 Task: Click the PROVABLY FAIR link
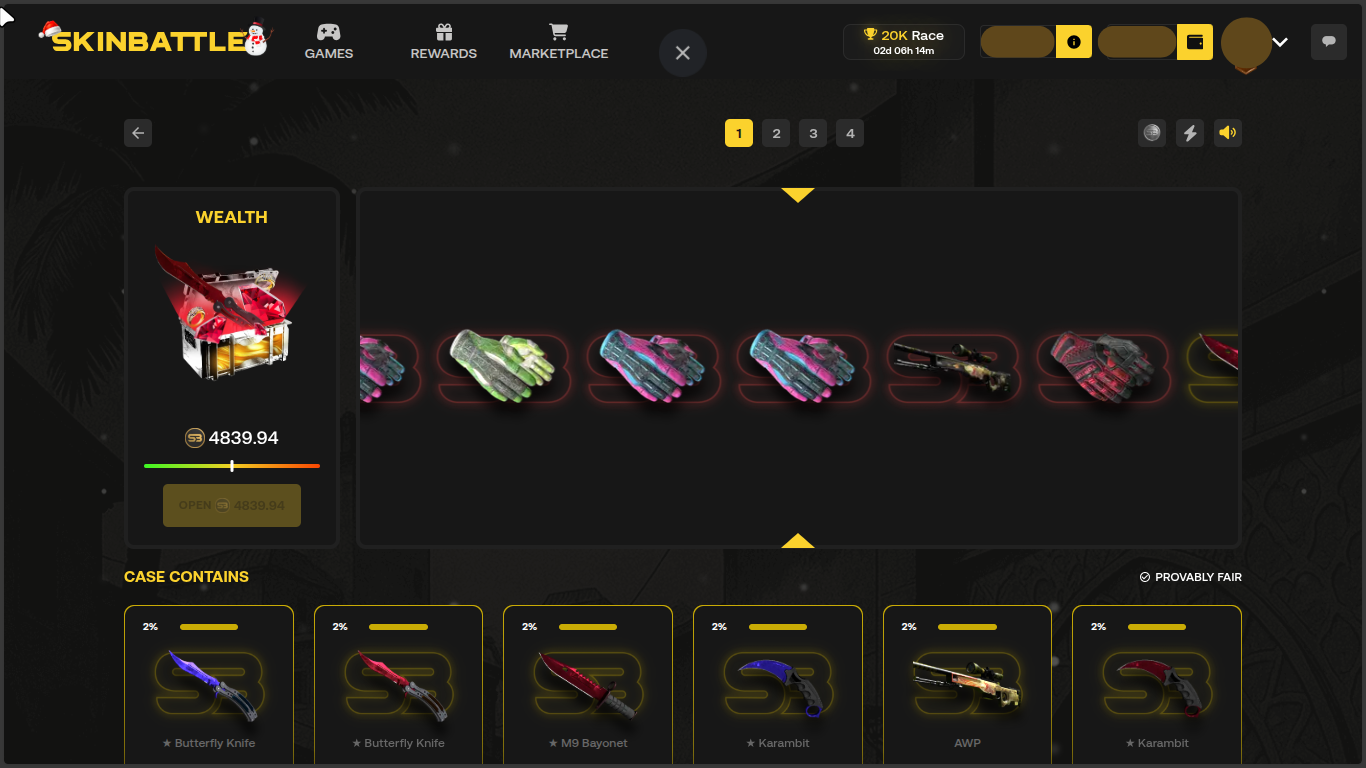1191,576
